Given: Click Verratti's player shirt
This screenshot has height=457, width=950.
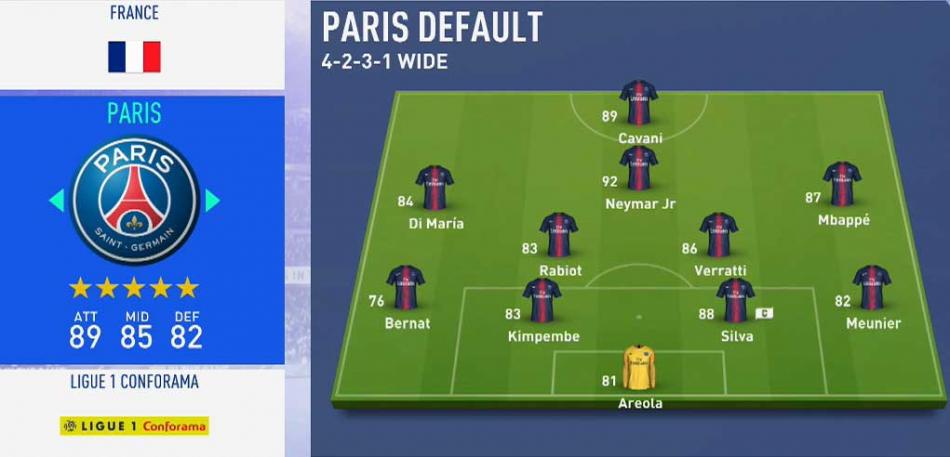Looking at the screenshot, I should pyautogui.click(x=719, y=235).
